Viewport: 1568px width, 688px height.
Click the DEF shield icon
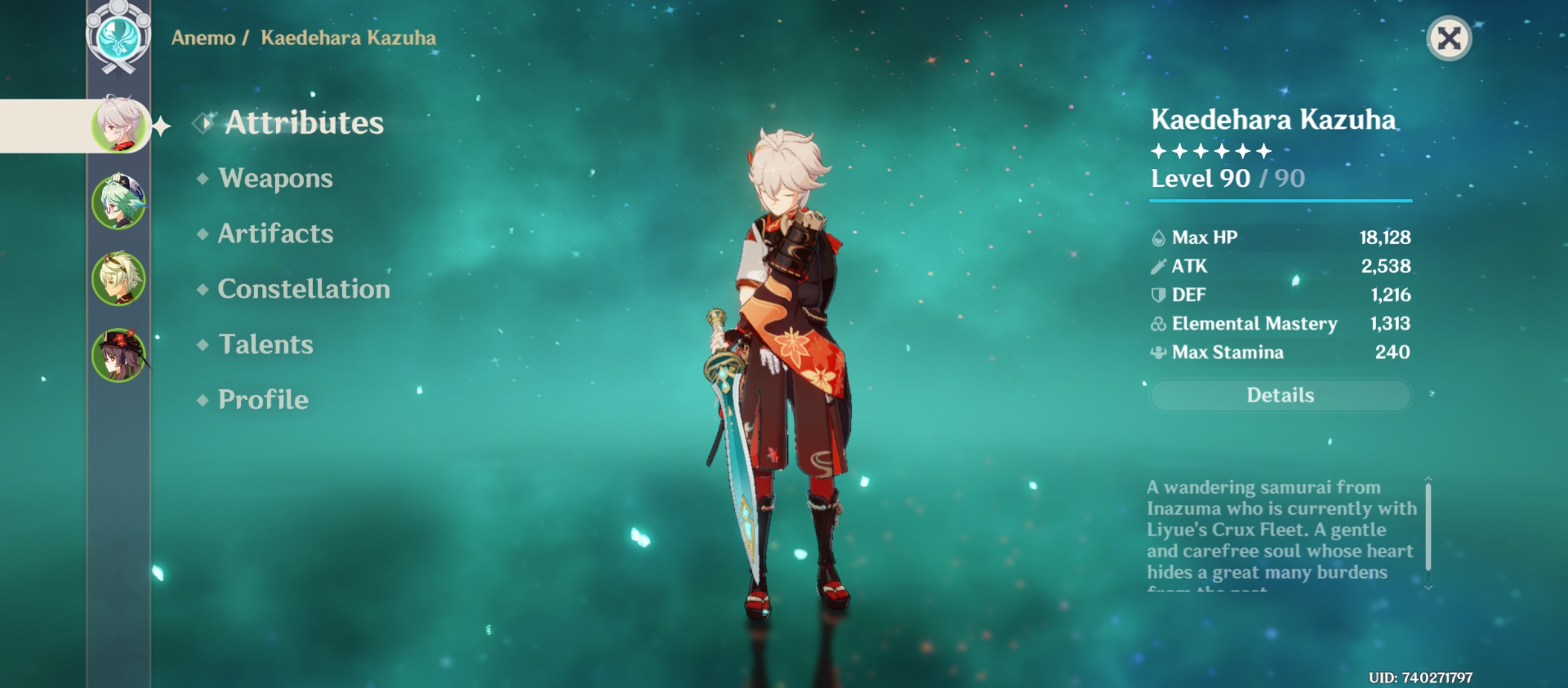pyautogui.click(x=1160, y=295)
